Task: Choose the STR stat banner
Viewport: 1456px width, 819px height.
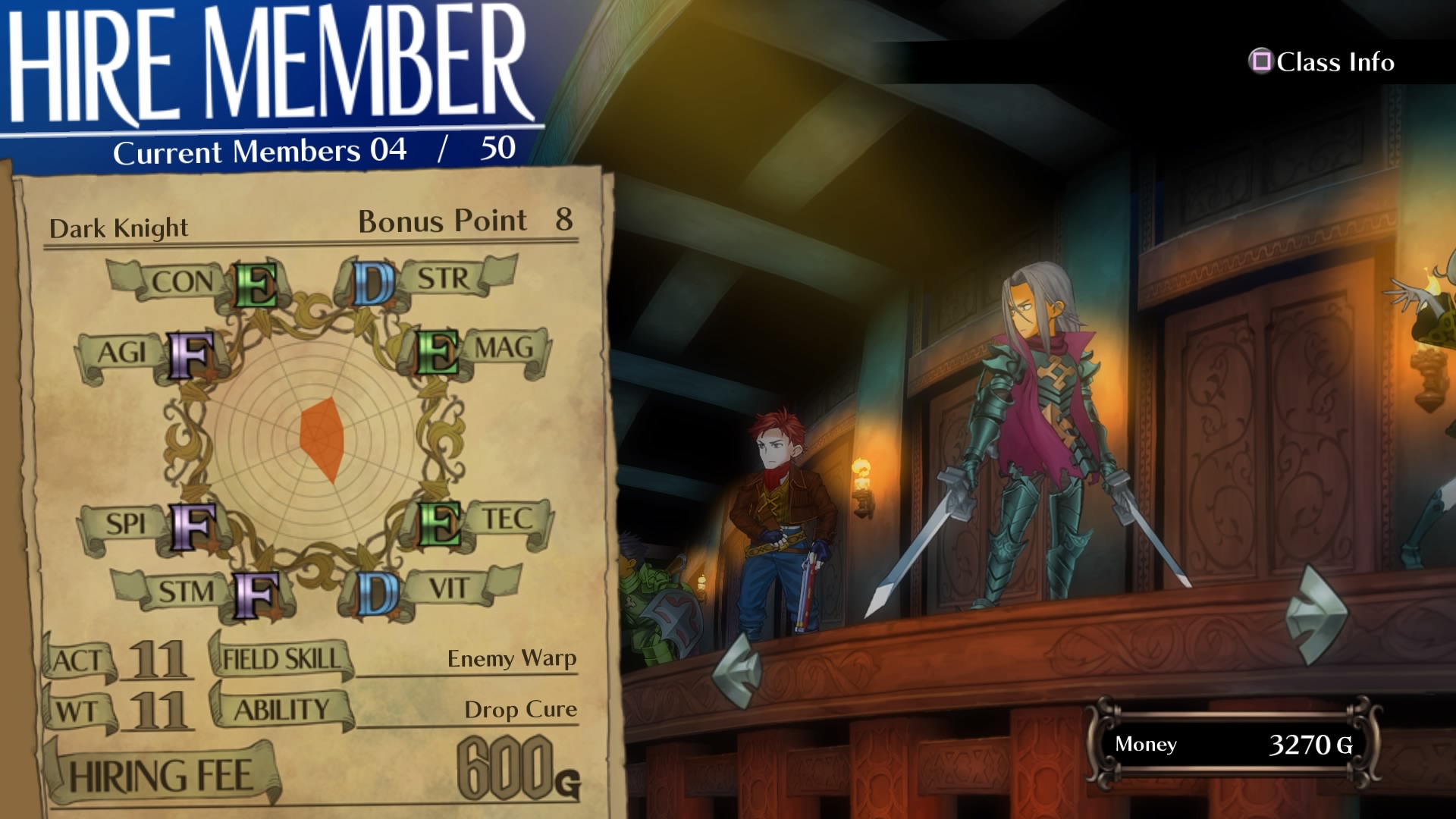Action: pyautogui.click(x=445, y=278)
